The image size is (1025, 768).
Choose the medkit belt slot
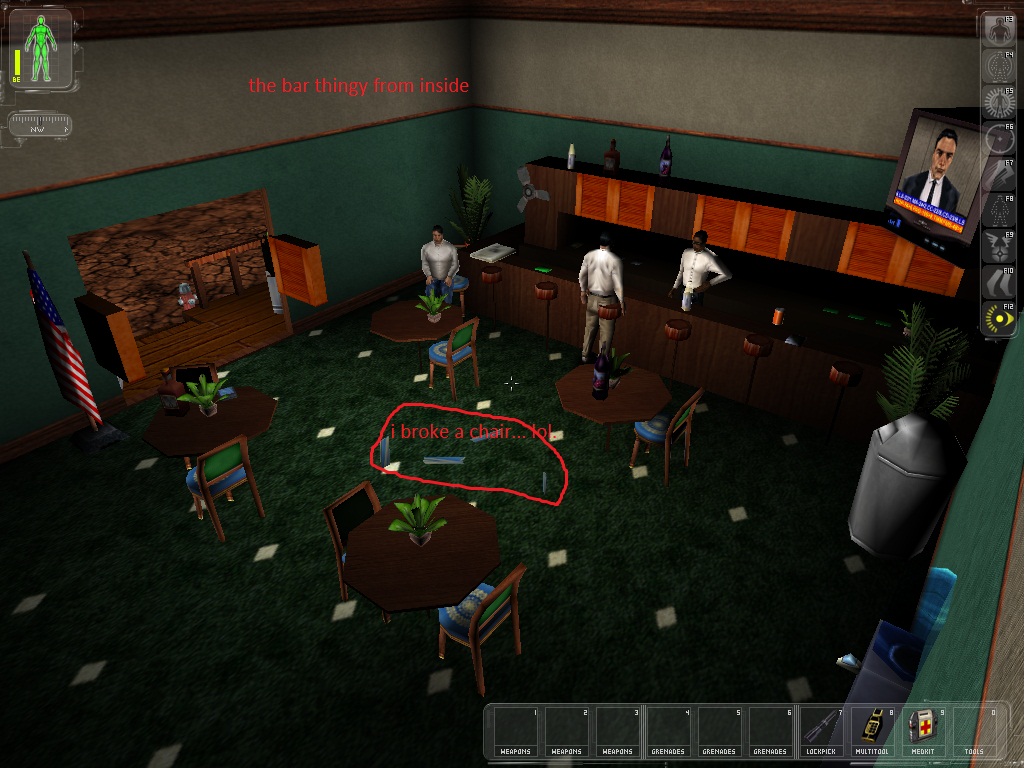pos(923,728)
